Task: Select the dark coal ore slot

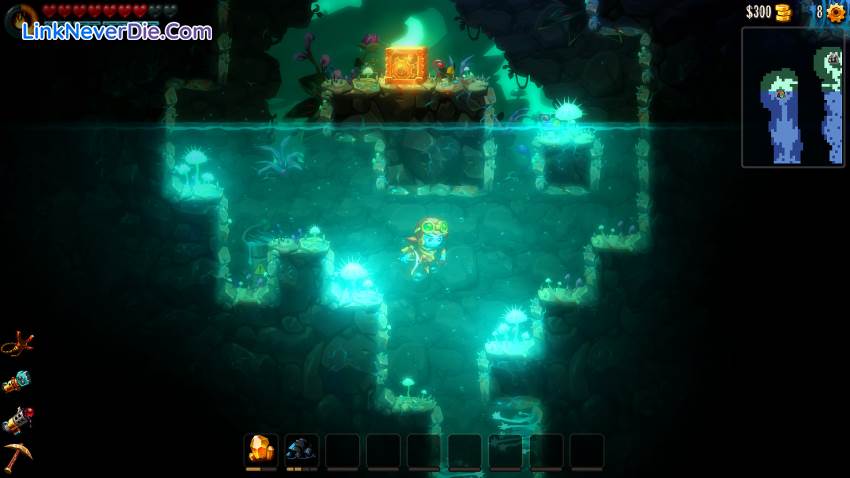Action: point(301,450)
